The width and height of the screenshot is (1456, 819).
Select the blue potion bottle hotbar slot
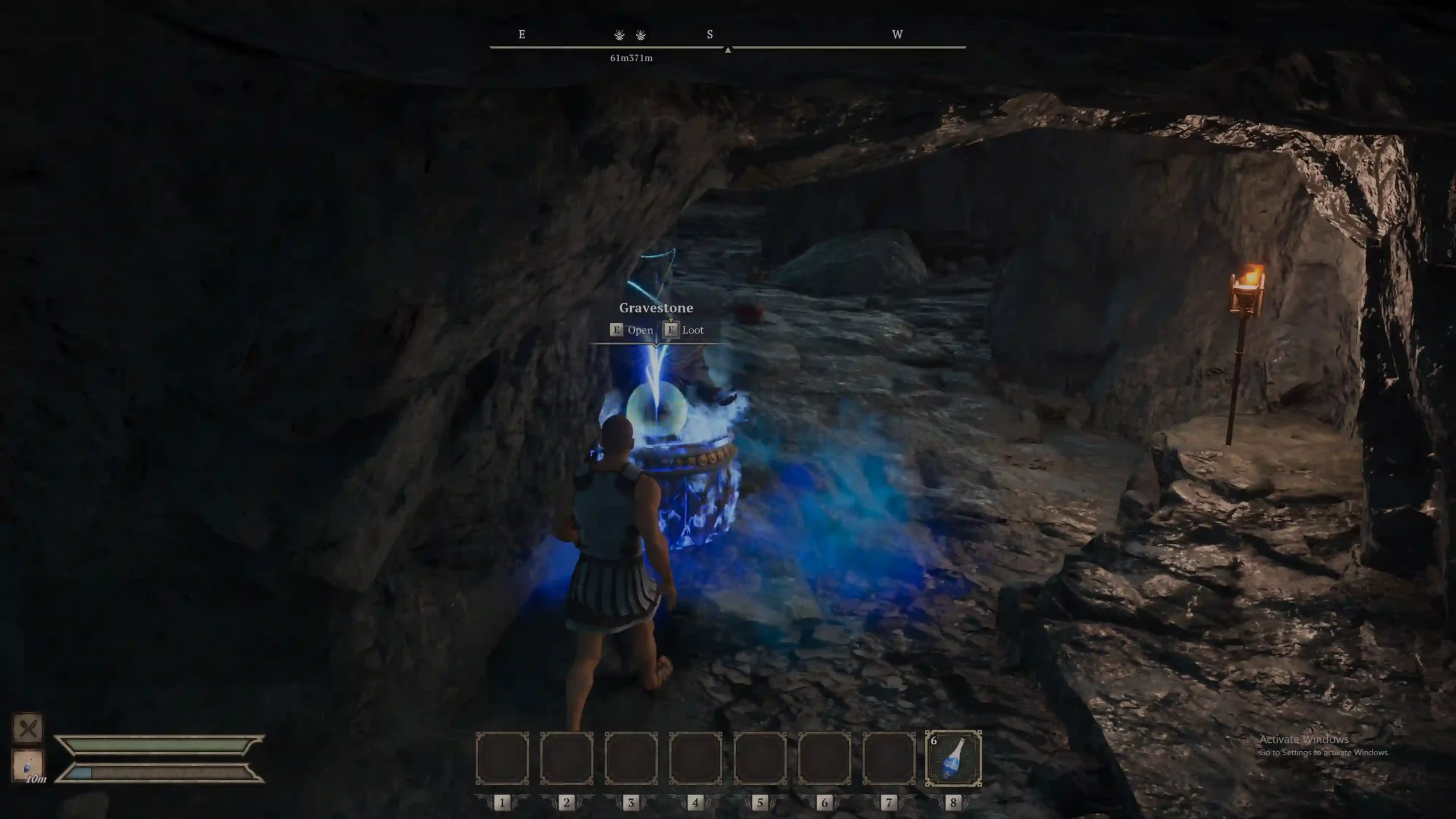[953, 758]
